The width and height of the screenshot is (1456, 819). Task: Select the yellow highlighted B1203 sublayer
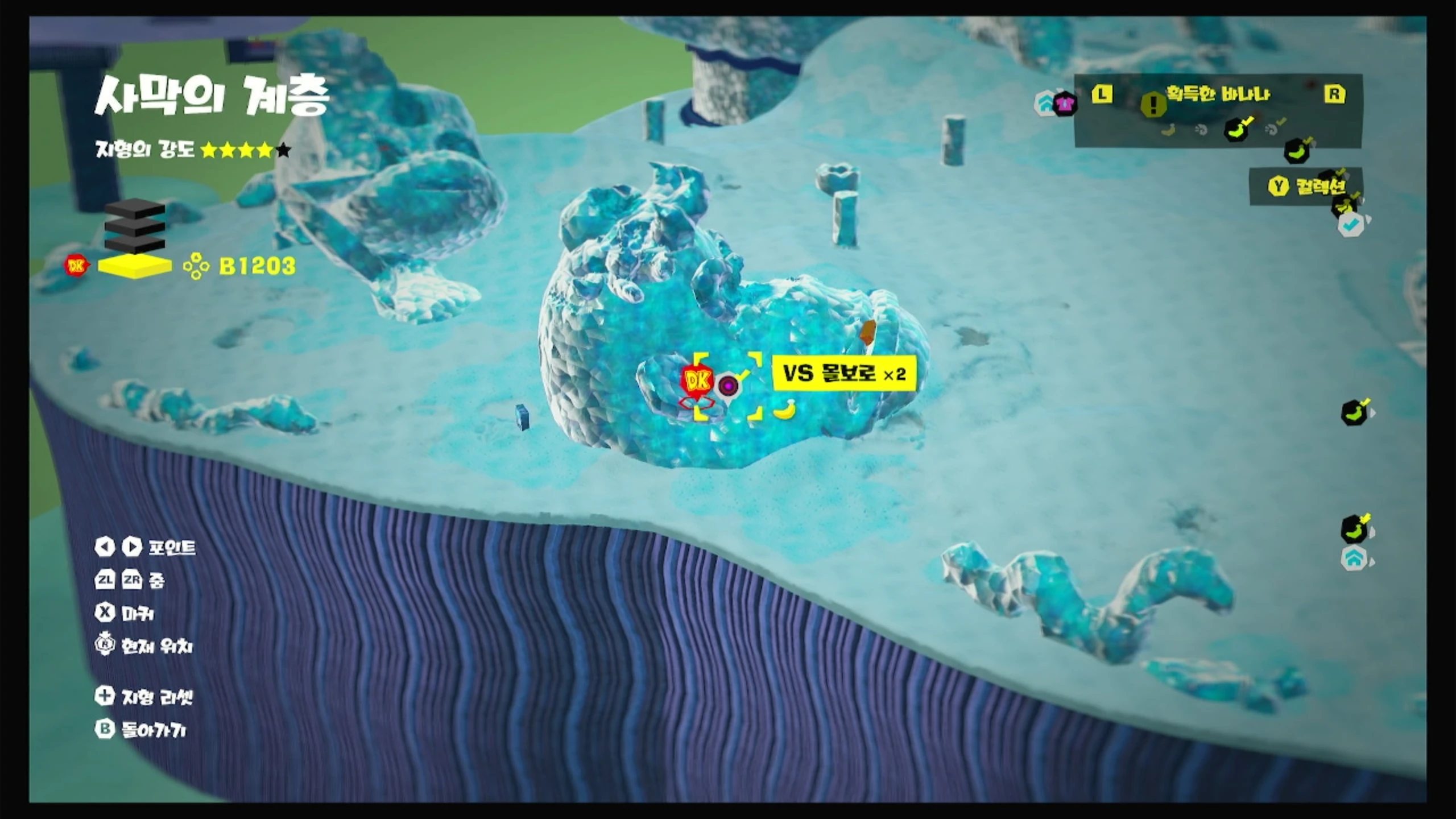pyautogui.click(x=135, y=266)
